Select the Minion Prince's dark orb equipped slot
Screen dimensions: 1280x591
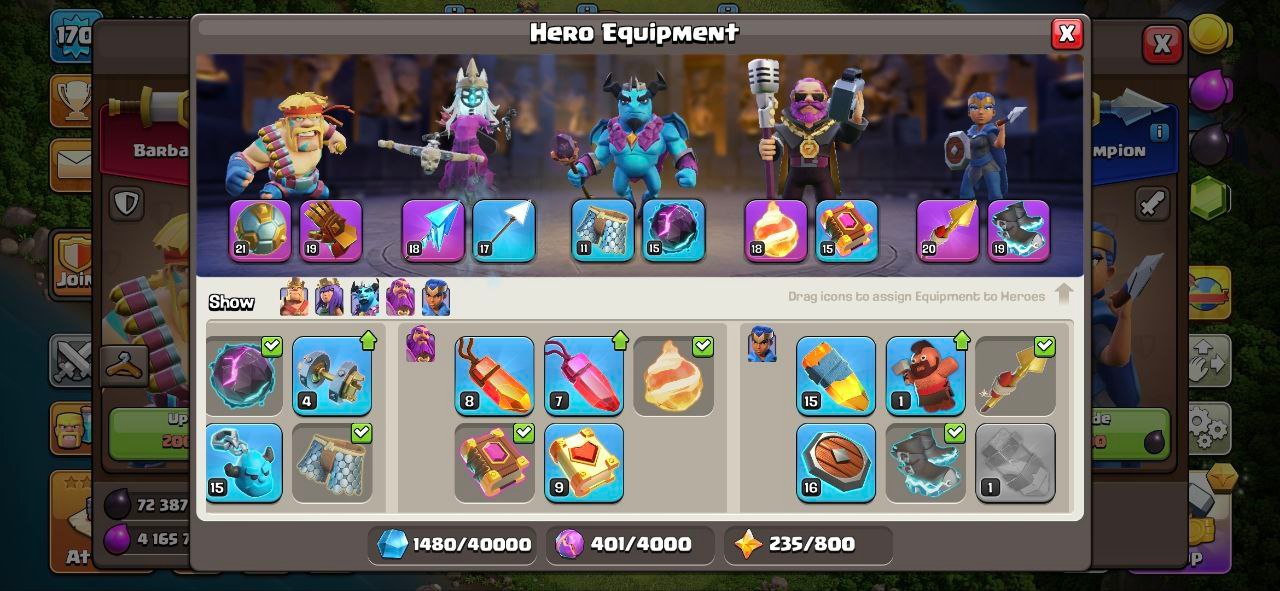point(673,231)
